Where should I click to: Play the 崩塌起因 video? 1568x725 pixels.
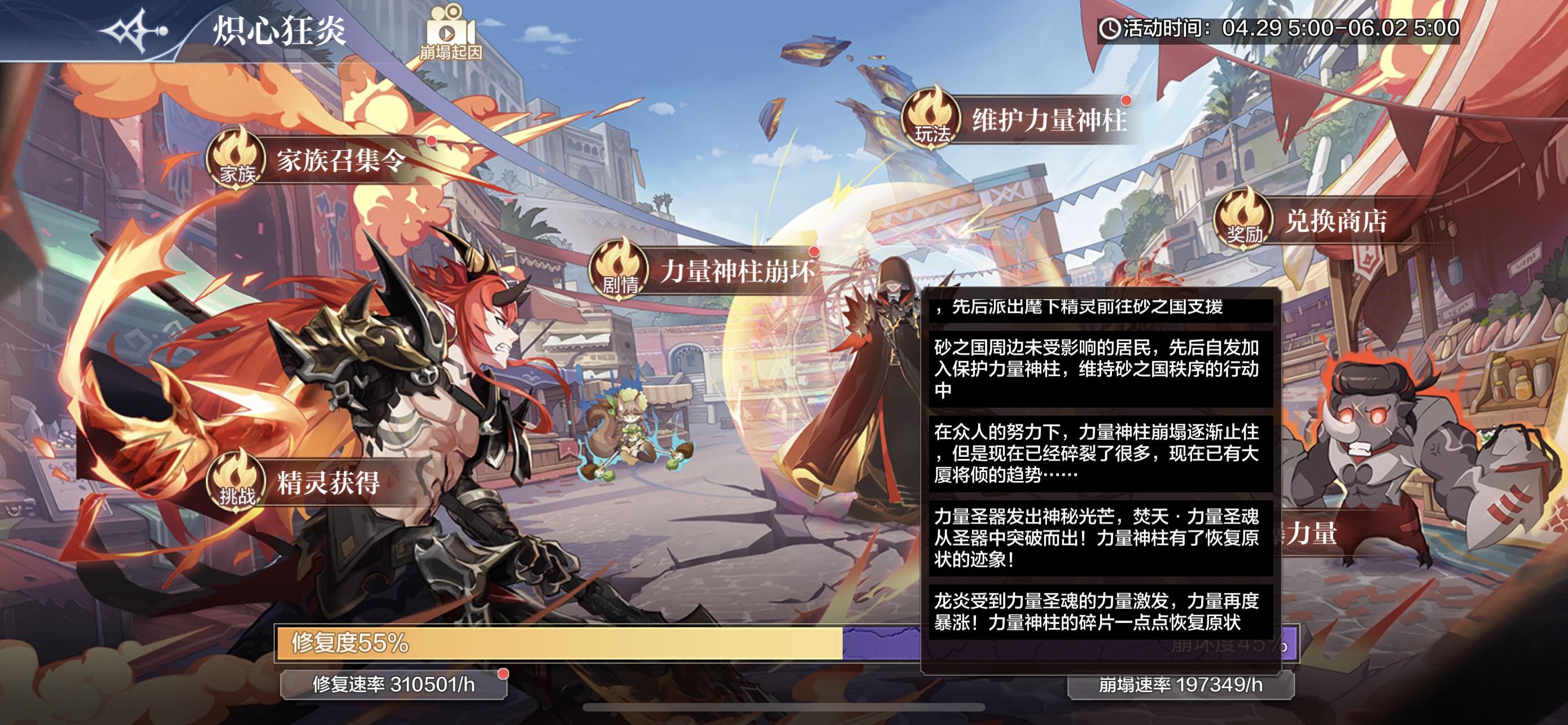point(450,33)
